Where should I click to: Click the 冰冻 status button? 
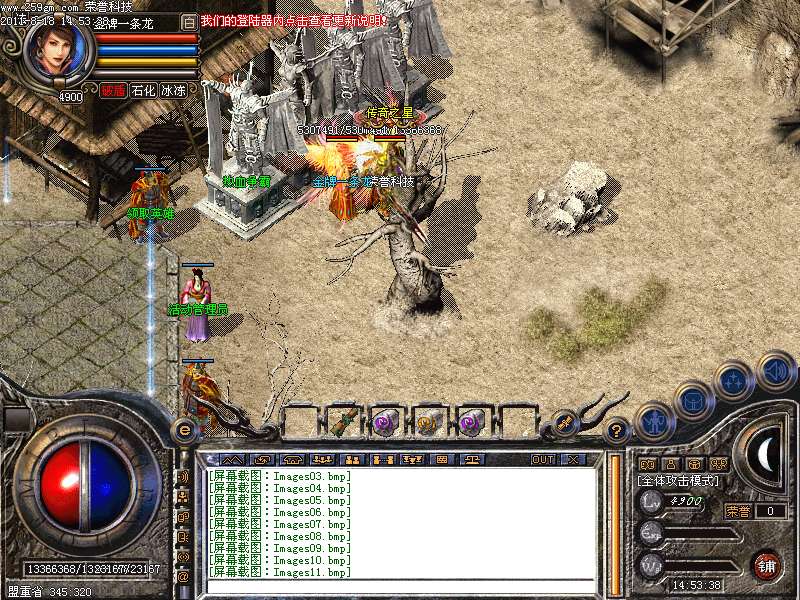click(173, 90)
